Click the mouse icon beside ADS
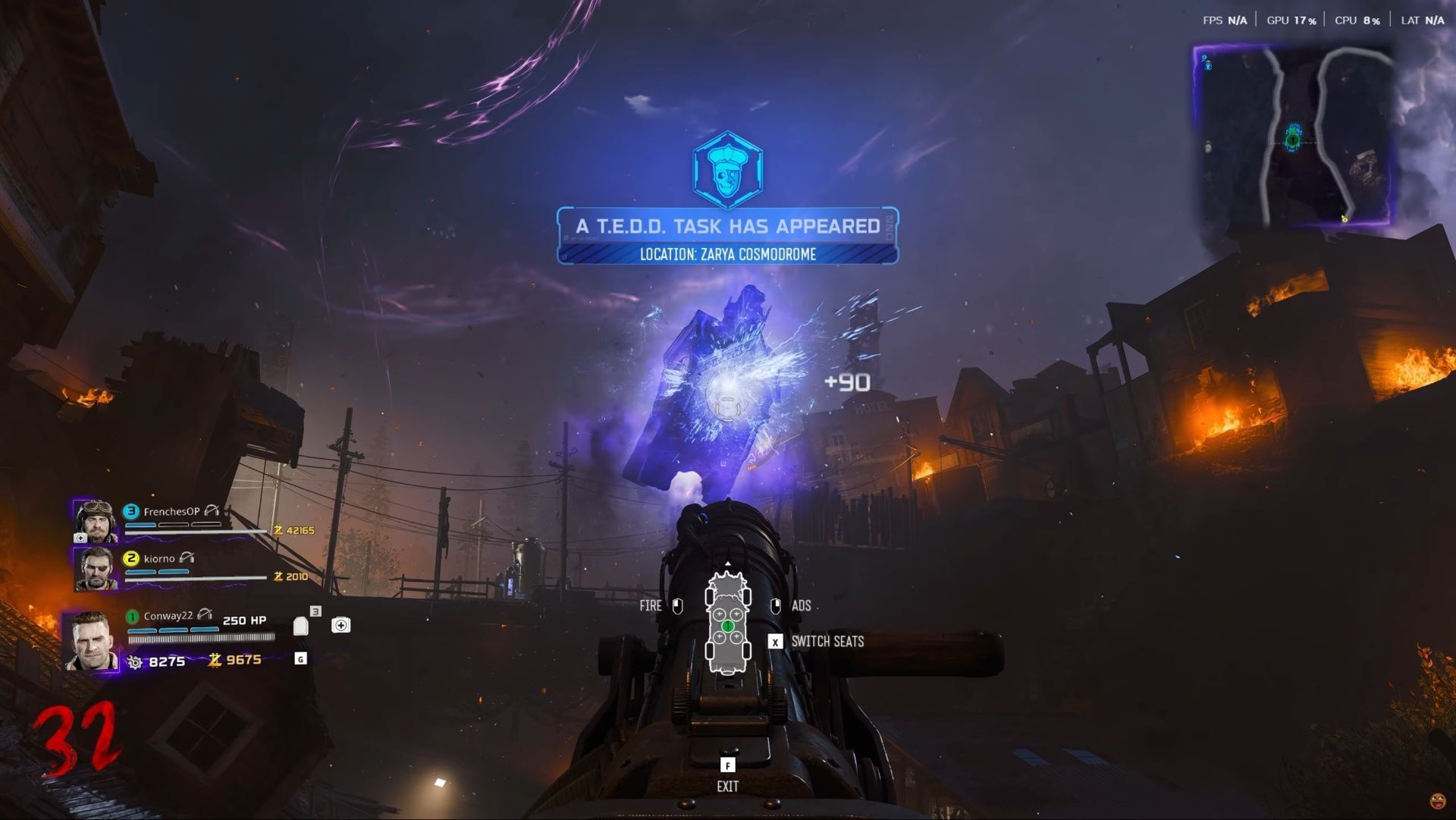Image resolution: width=1456 pixels, height=820 pixels. click(776, 605)
